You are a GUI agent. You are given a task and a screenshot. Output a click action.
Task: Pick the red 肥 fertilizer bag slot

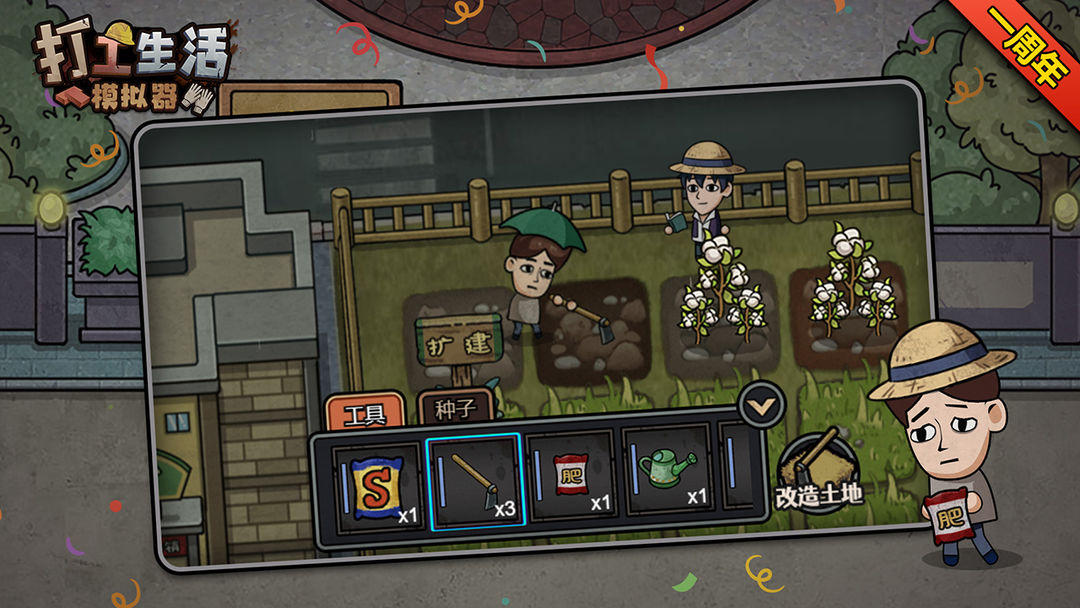(570, 476)
